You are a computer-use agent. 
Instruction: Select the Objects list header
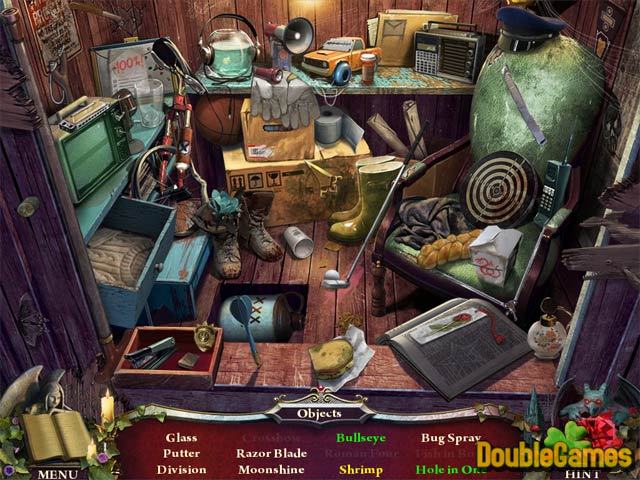(x=320, y=412)
